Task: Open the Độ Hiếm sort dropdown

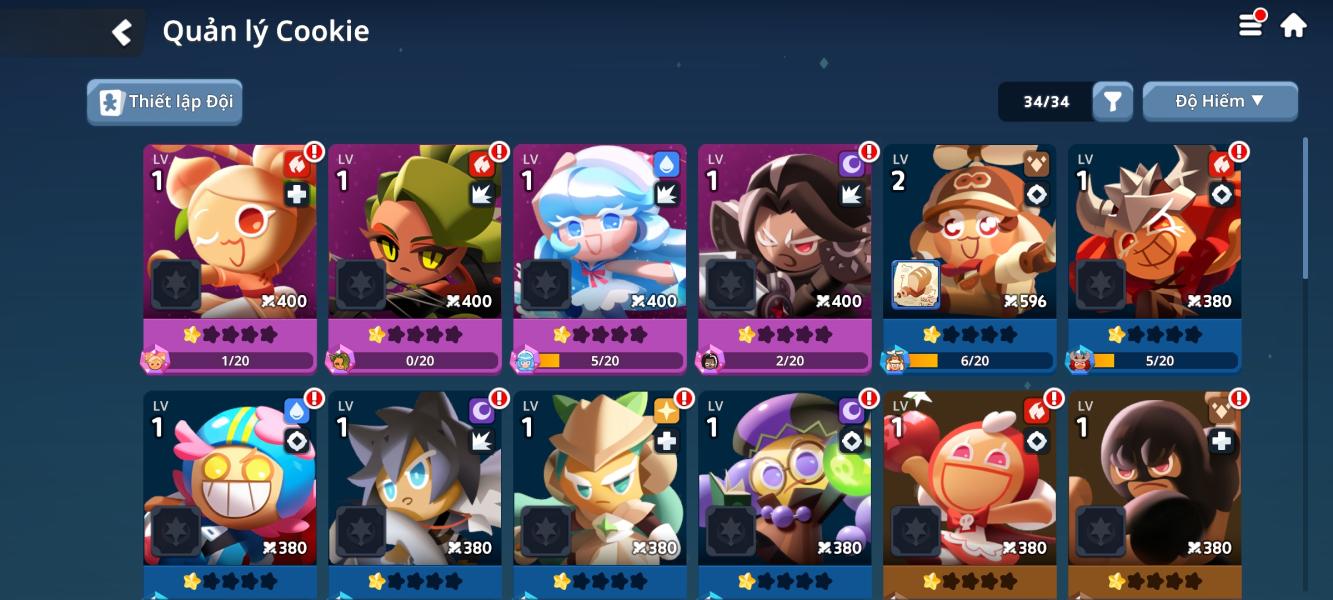Action: pos(1220,102)
